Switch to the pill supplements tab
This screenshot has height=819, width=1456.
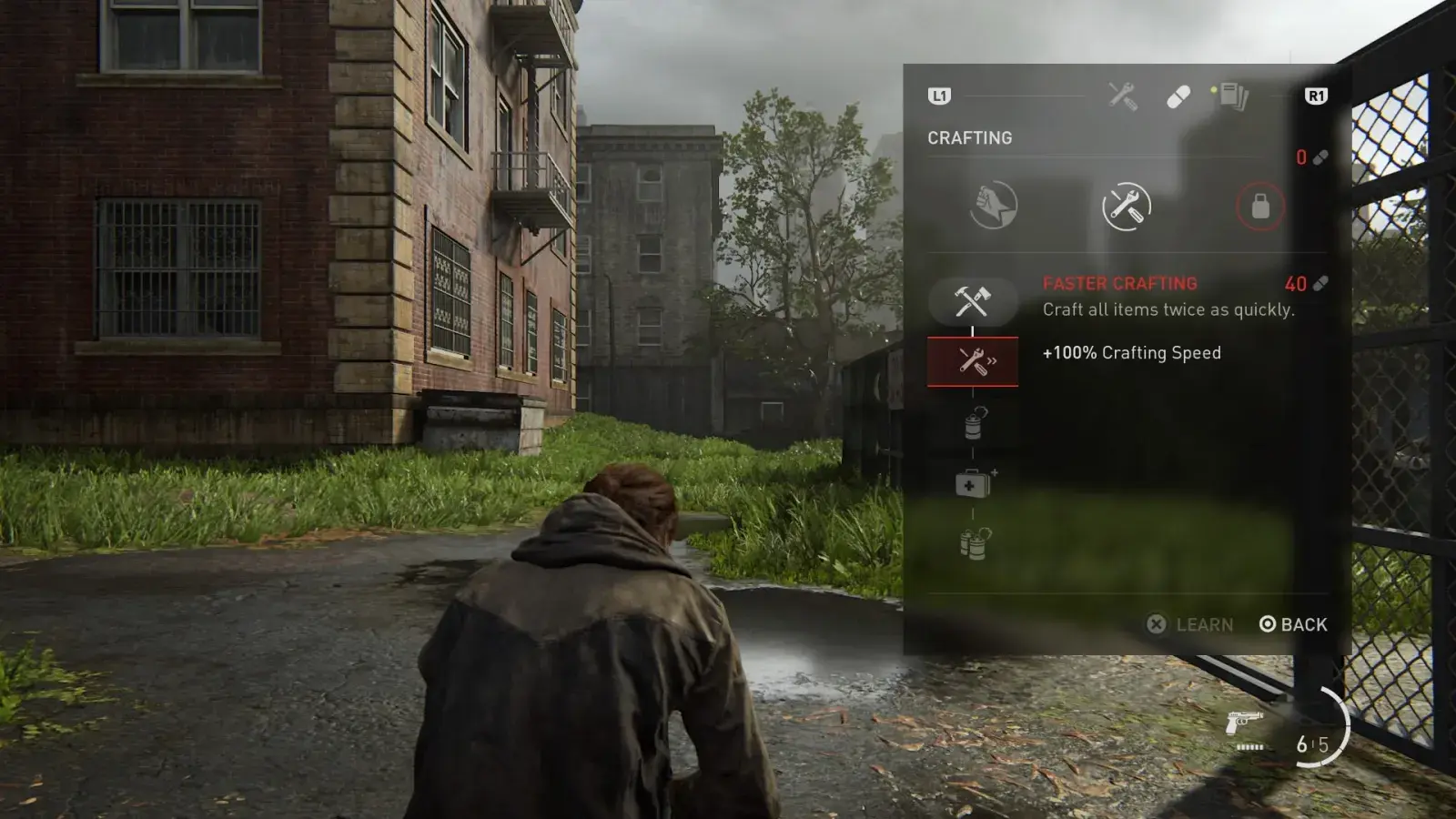click(1178, 96)
